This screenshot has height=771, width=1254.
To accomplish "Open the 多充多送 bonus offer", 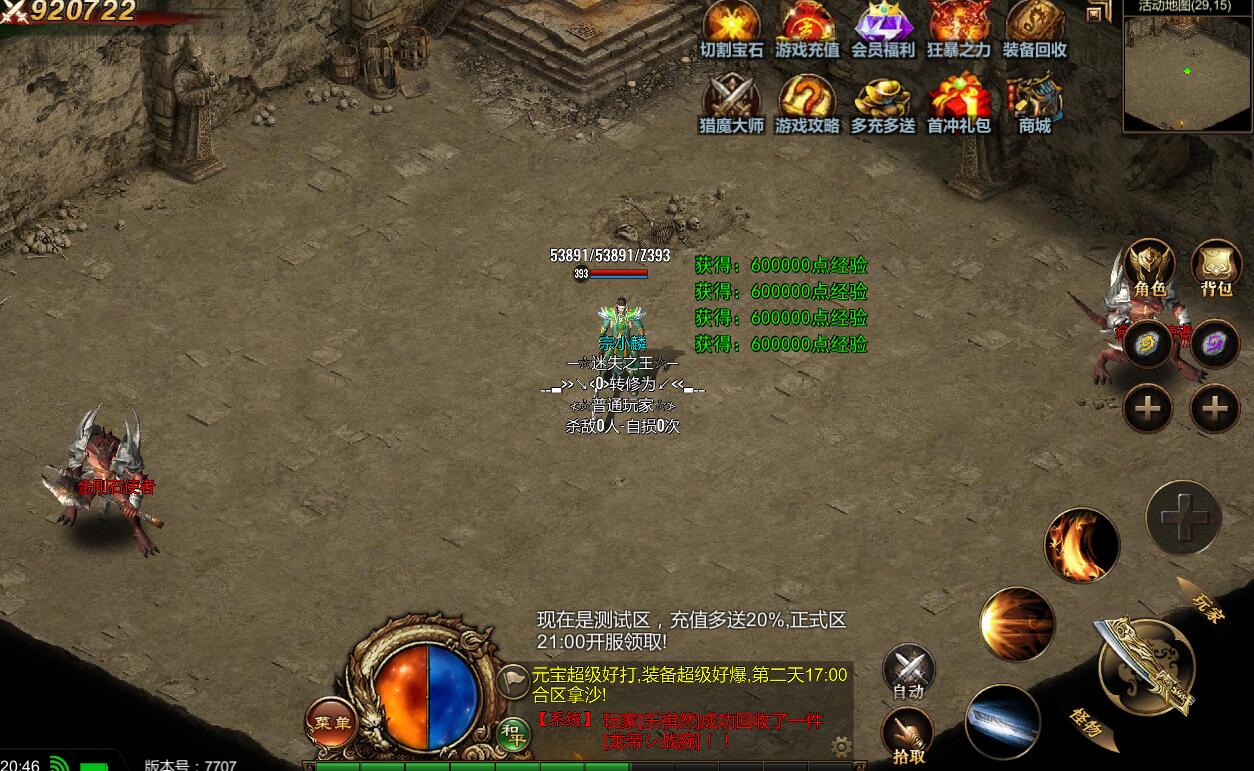I will point(883,103).
